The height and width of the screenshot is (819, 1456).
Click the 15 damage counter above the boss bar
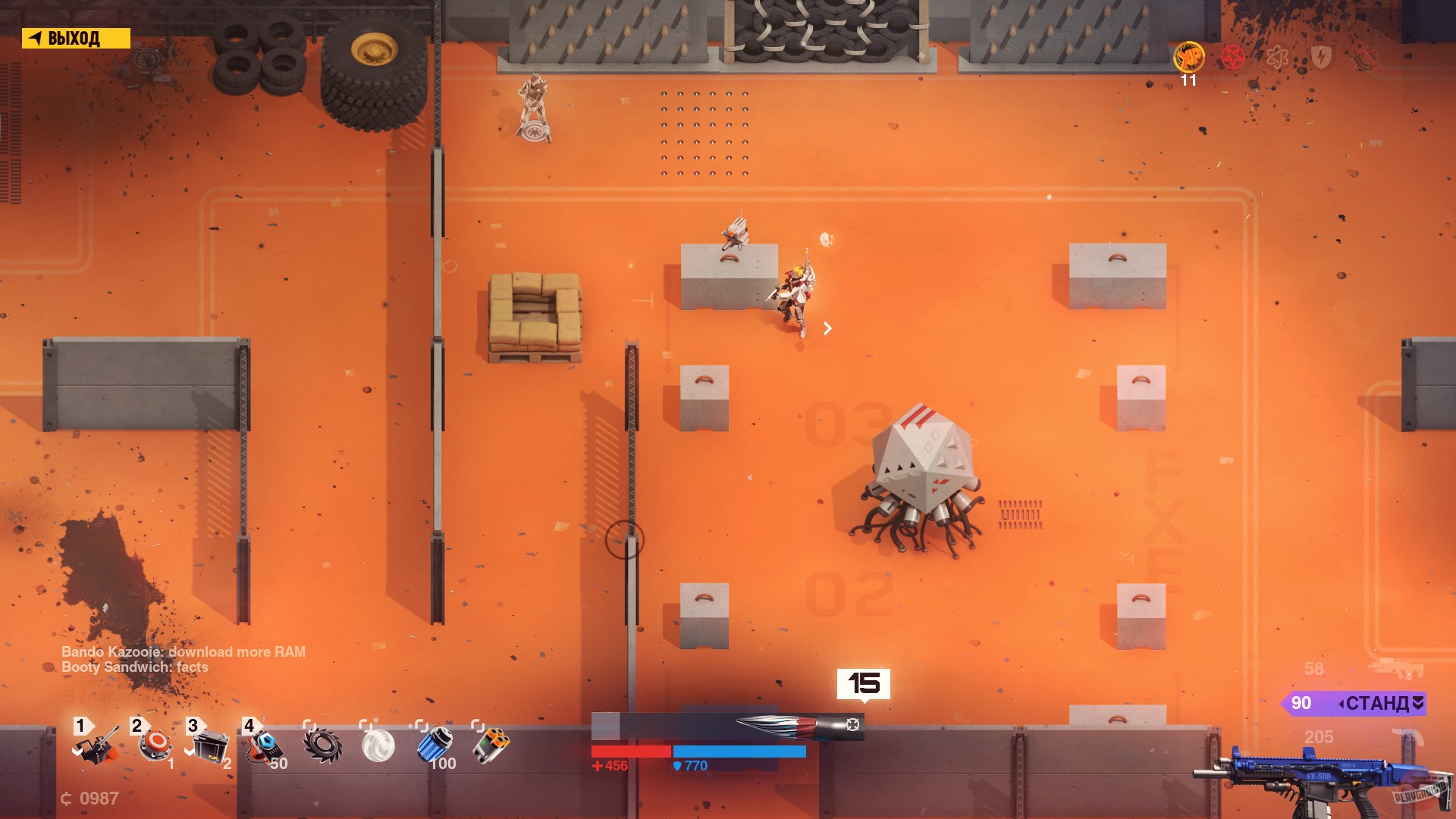click(864, 683)
